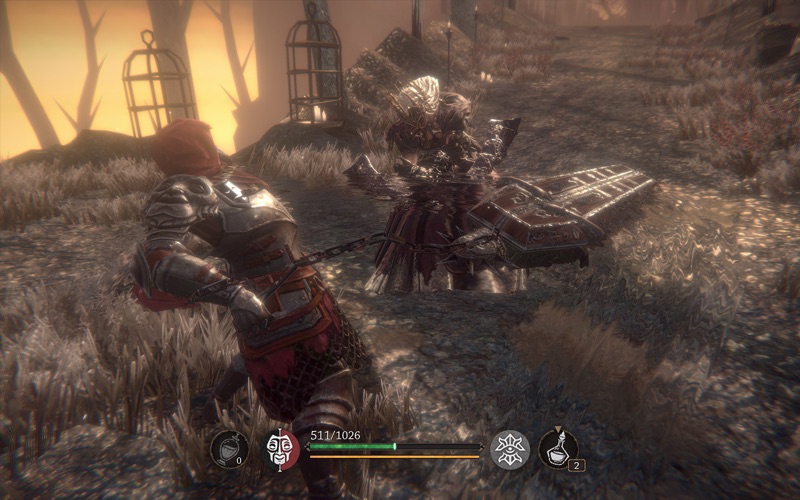Activate the eye sigil ability icon
This screenshot has height=500, width=800.
(x=510, y=449)
